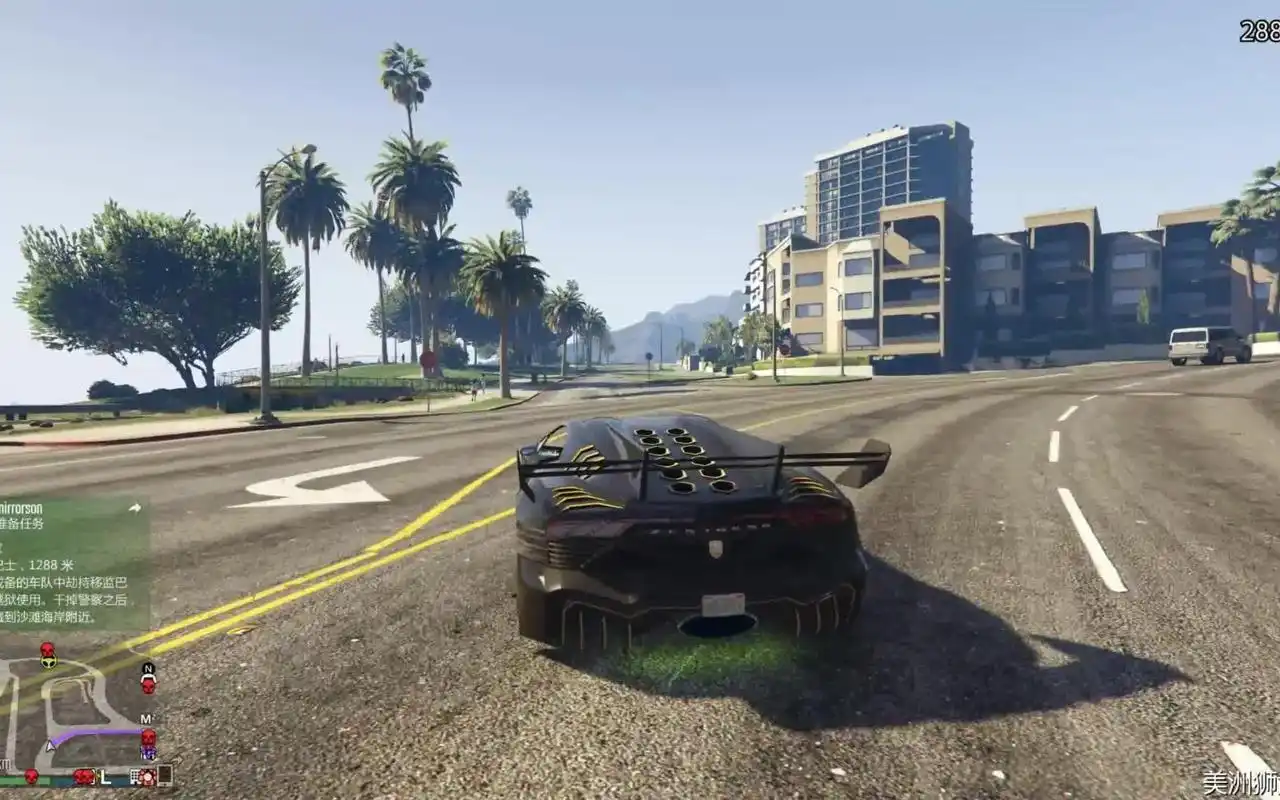
Task: Open the phone icon below the minimap
Action: [164, 775]
